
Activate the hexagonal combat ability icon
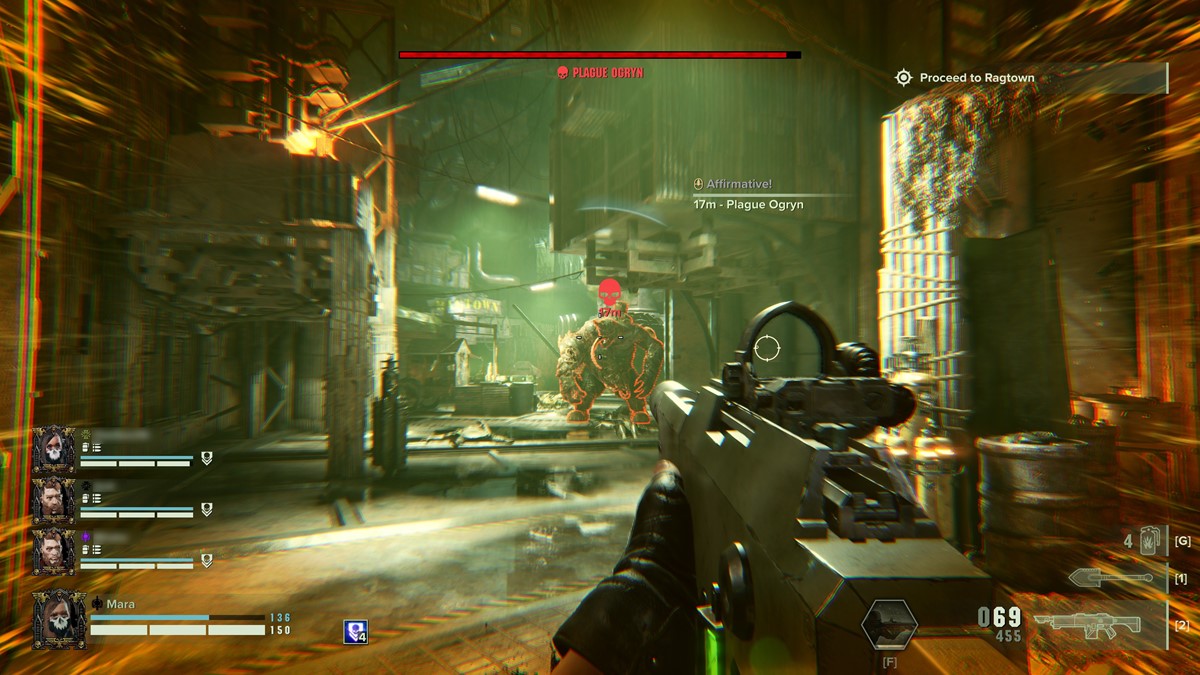pos(889,625)
